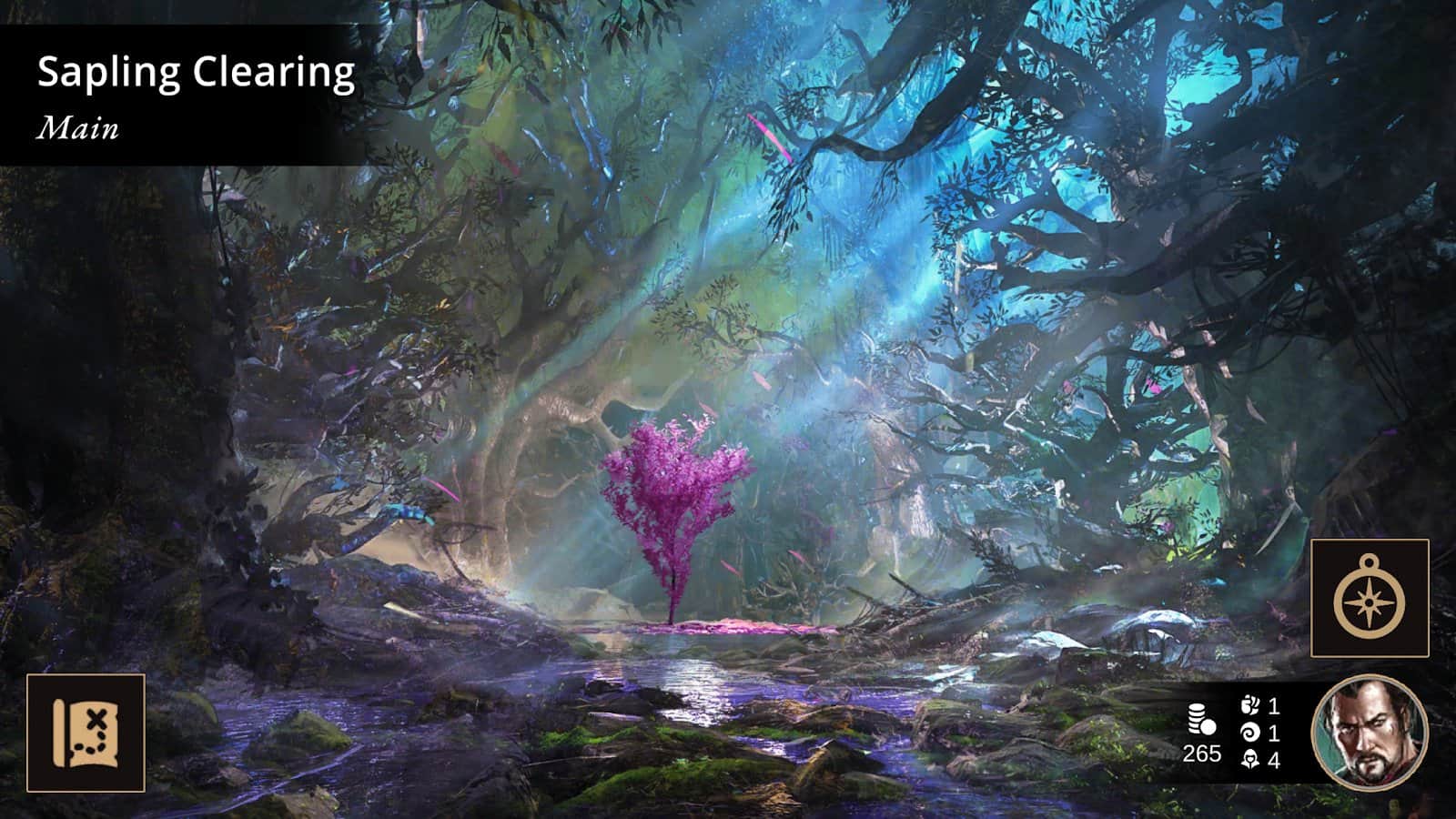The height and width of the screenshot is (819, 1456).
Task: Click the swirl energy resource icon
Action: (x=1249, y=732)
